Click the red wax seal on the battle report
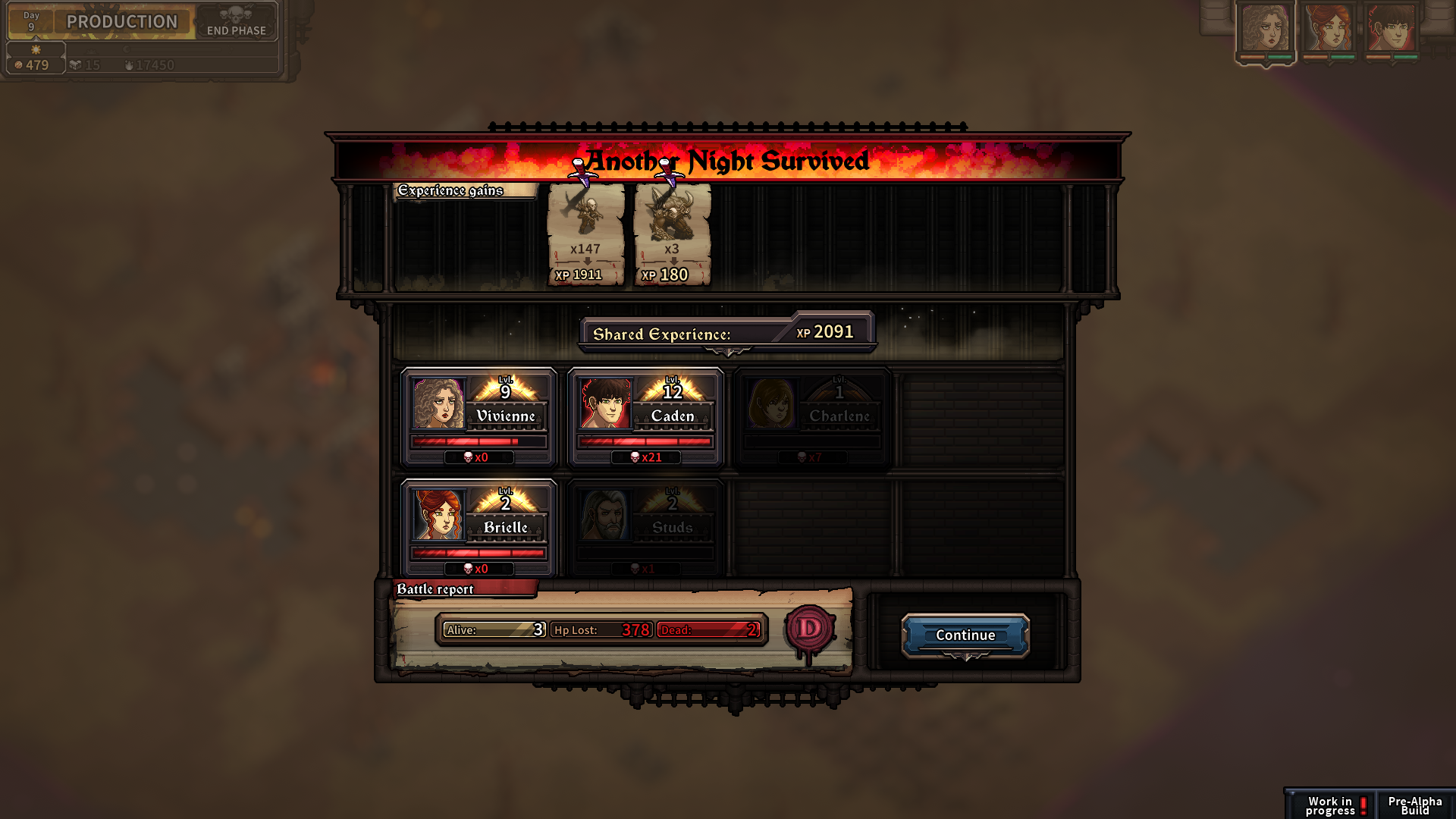 (811, 630)
